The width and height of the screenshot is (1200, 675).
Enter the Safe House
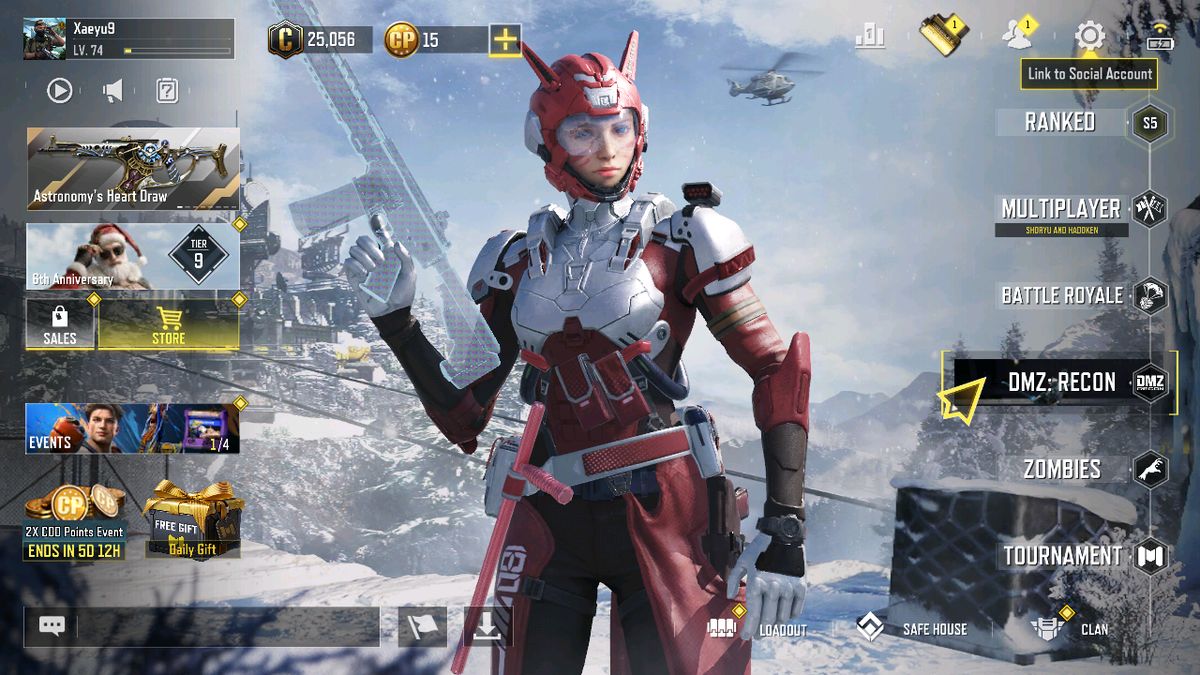point(912,629)
